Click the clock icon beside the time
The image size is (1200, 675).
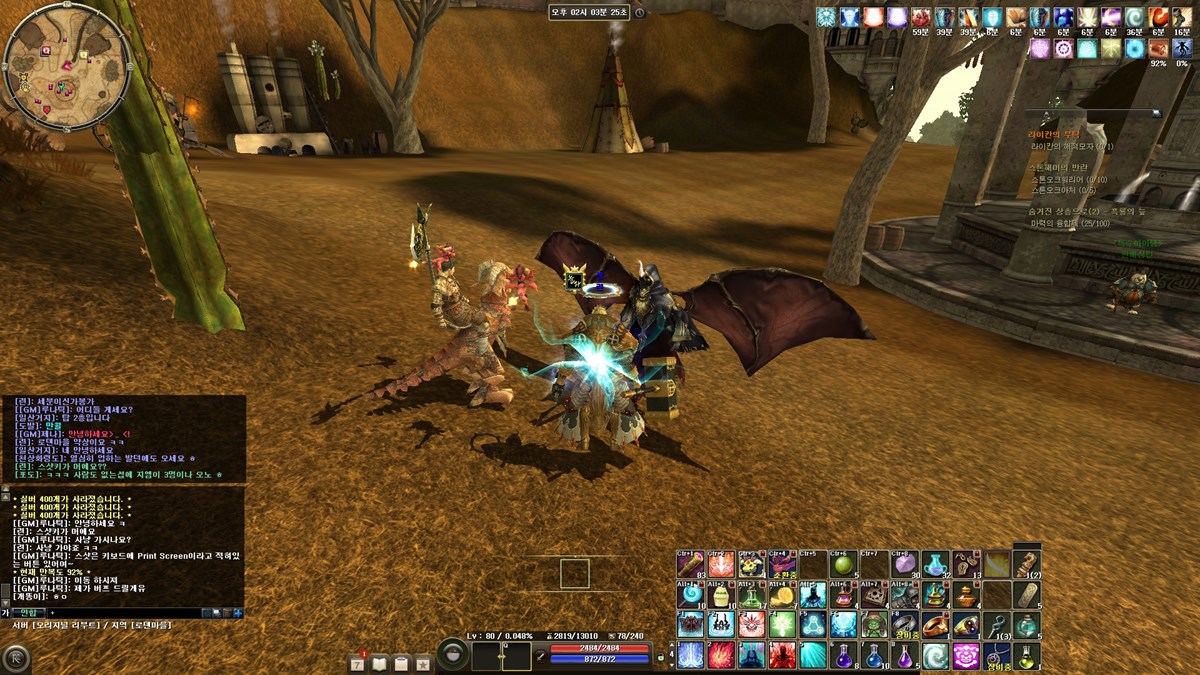coord(640,13)
